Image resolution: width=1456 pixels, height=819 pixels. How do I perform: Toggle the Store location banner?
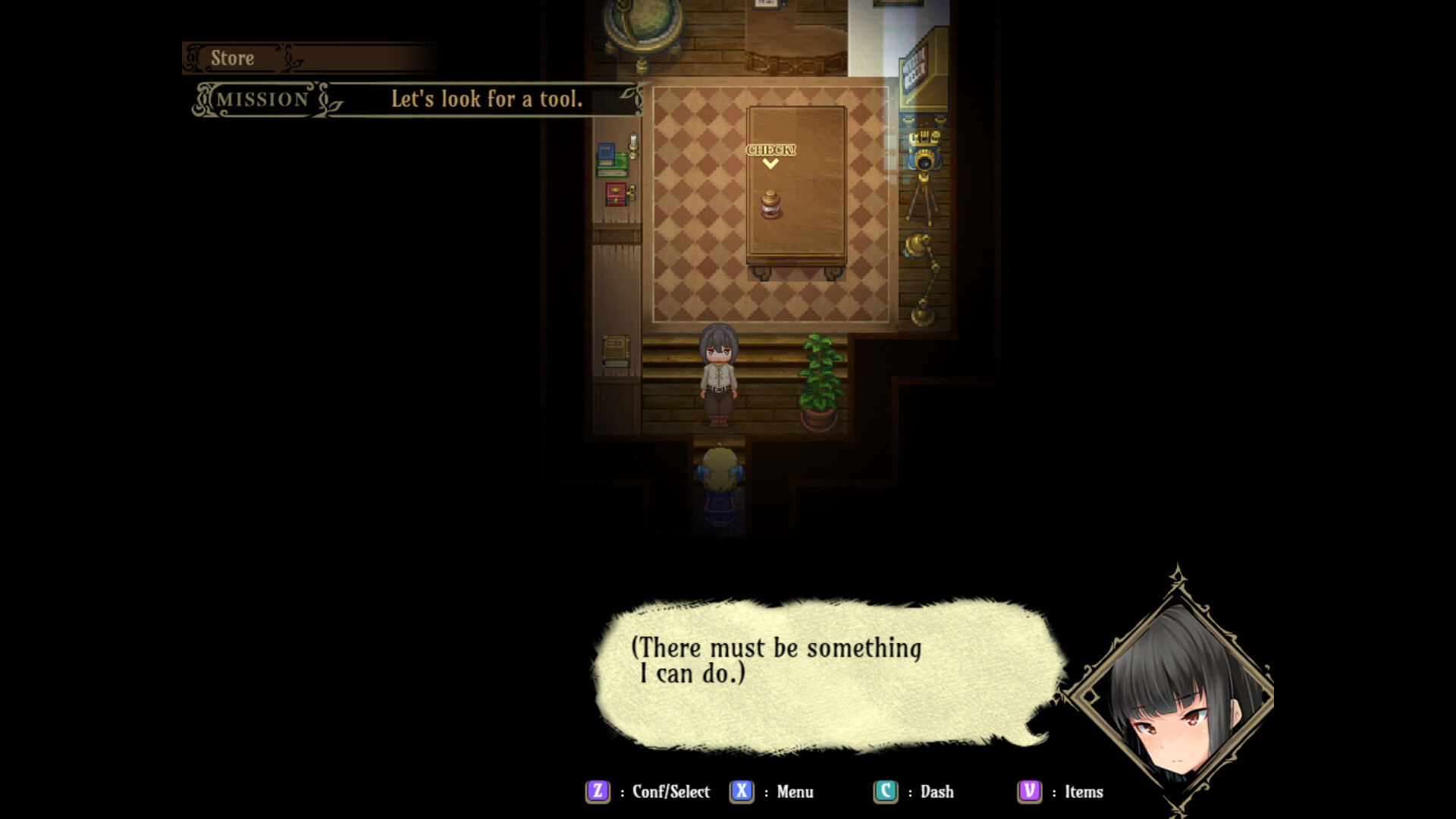tap(232, 58)
